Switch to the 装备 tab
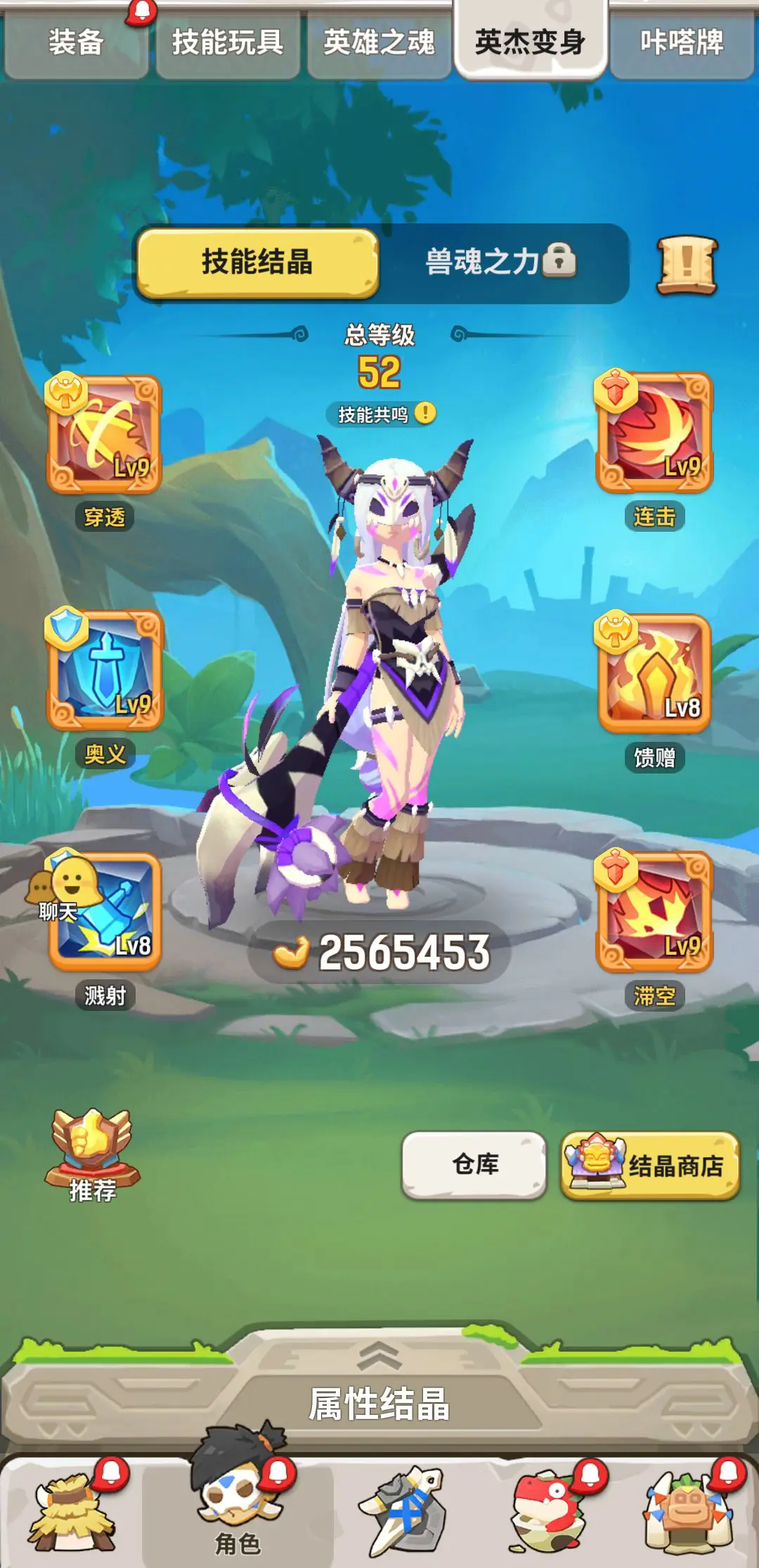The height and width of the screenshot is (1568, 759). (76, 42)
